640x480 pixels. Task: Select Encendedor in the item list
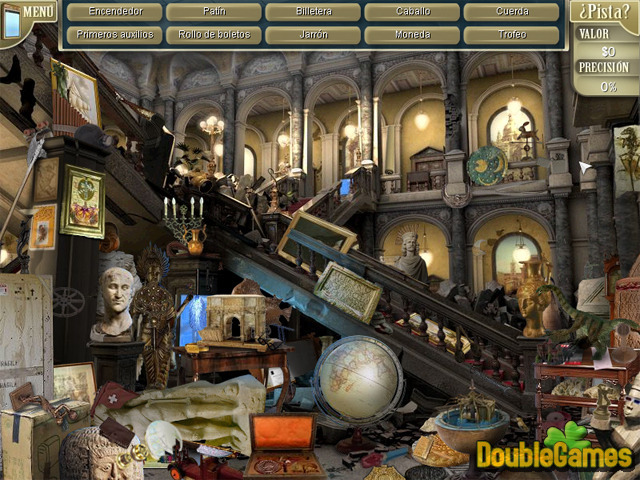point(110,12)
